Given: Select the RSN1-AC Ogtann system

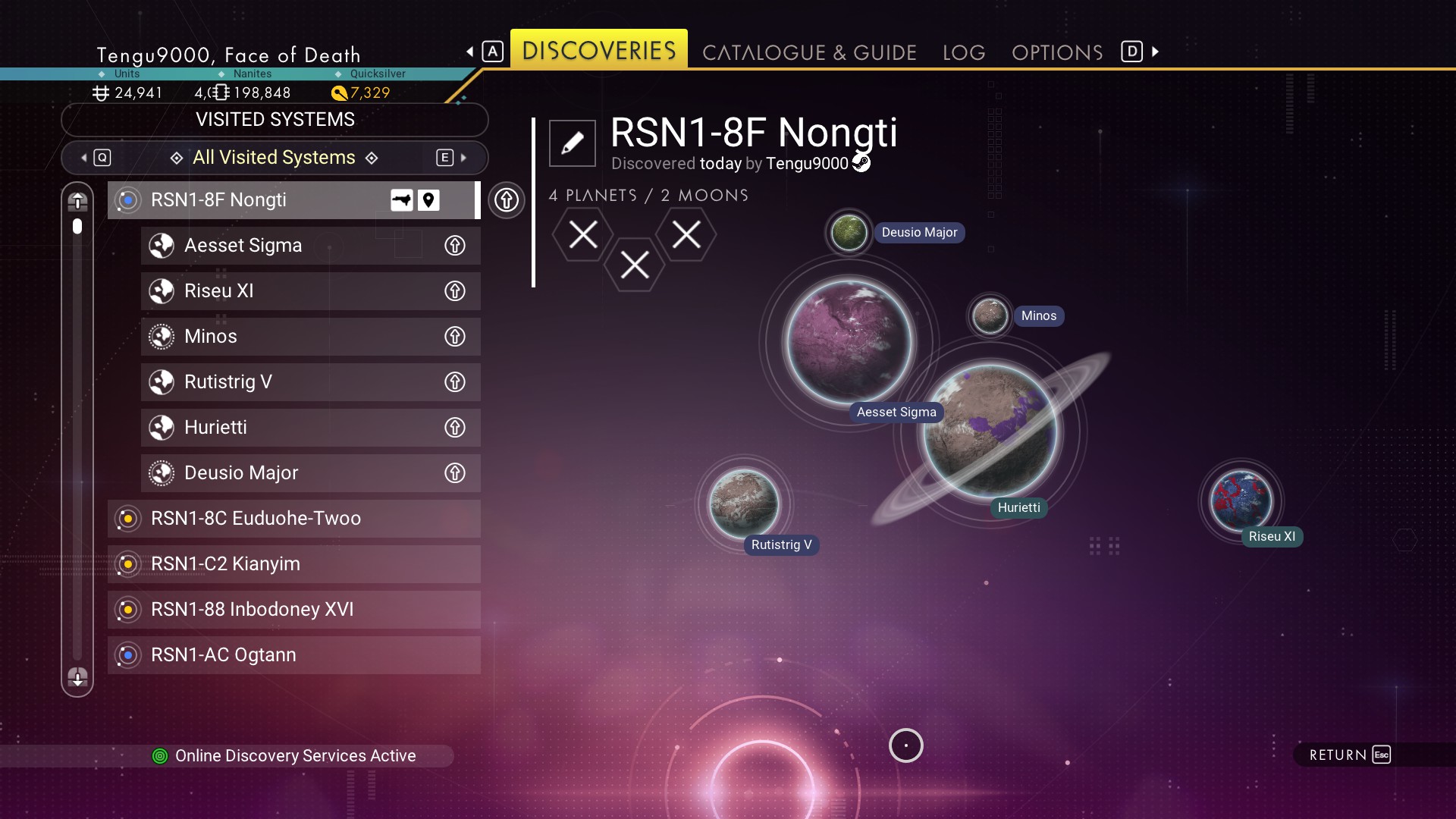Looking at the screenshot, I should [293, 655].
